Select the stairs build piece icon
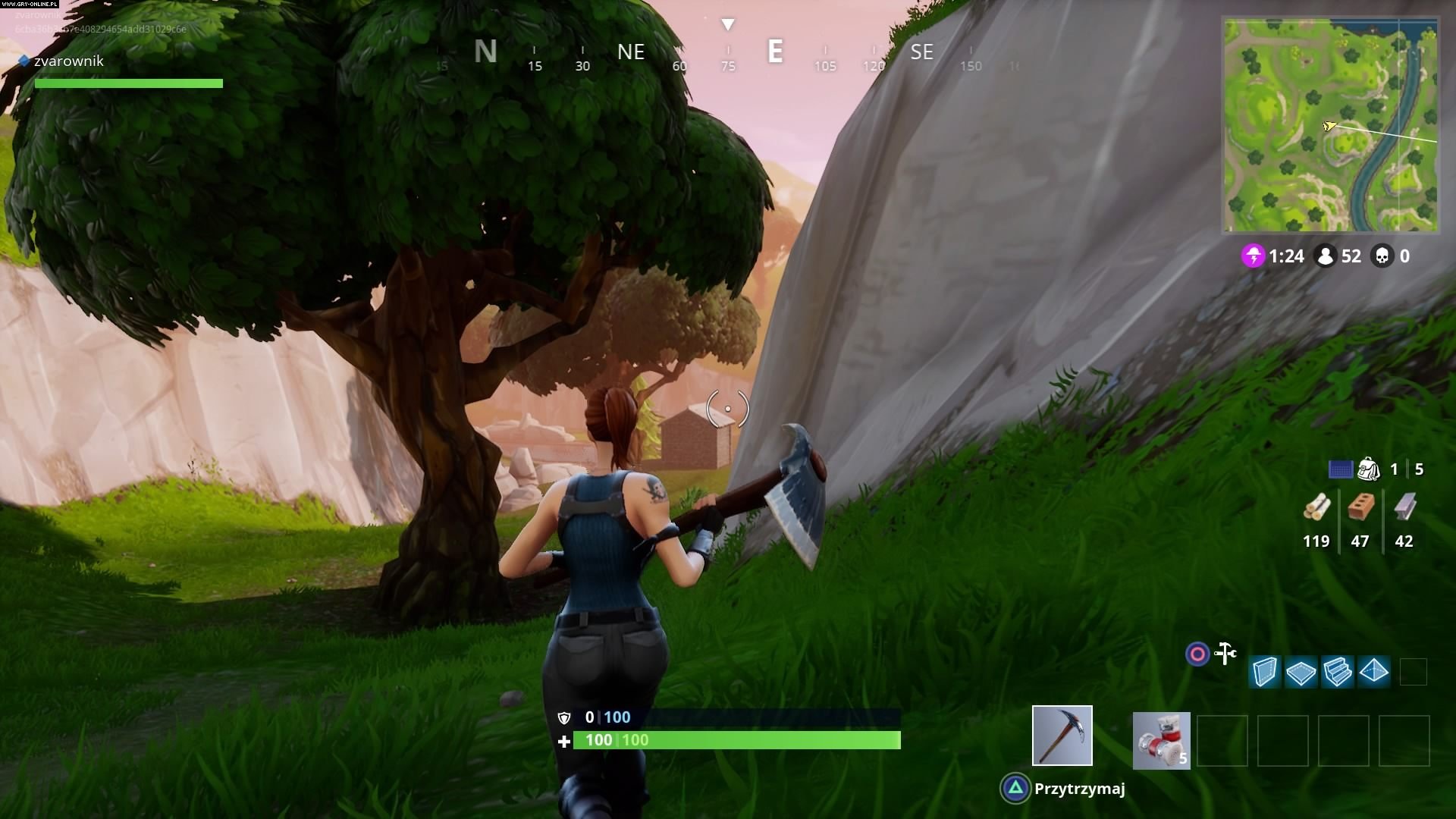 tap(1339, 671)
